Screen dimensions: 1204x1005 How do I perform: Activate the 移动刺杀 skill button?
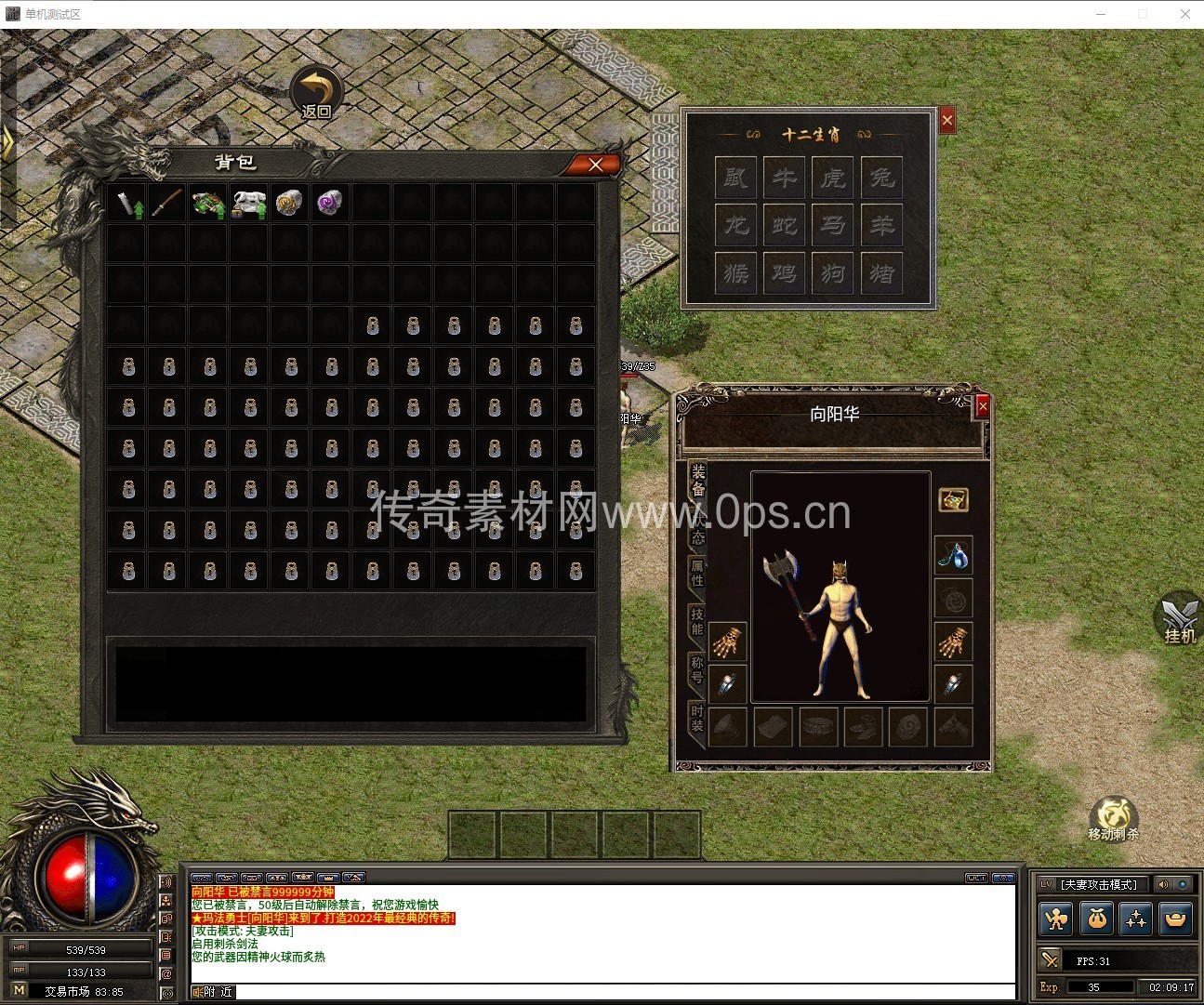[x=1113, y=818]
